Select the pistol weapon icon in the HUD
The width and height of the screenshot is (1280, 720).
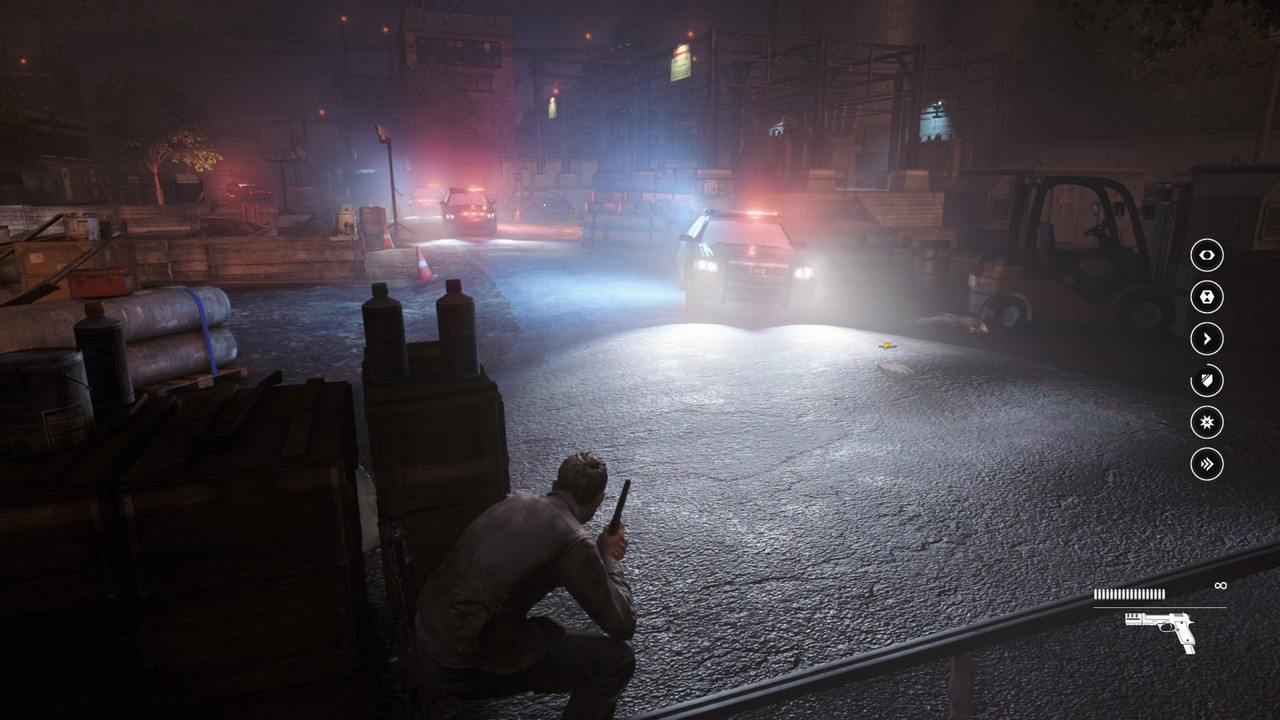pyautogui.click(x=1158, y=630)
